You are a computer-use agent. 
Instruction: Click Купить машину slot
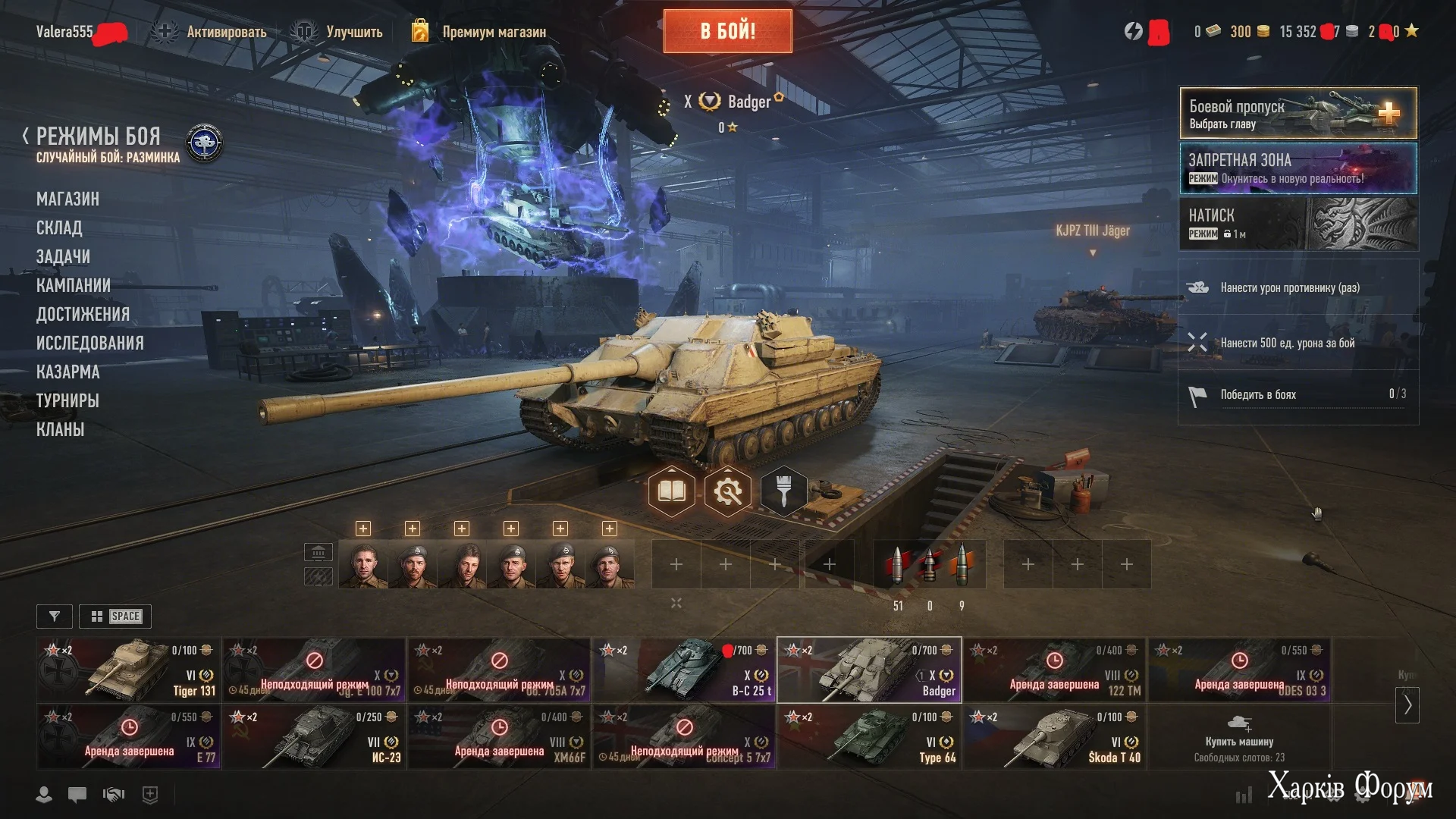[x=1239, y=736]
